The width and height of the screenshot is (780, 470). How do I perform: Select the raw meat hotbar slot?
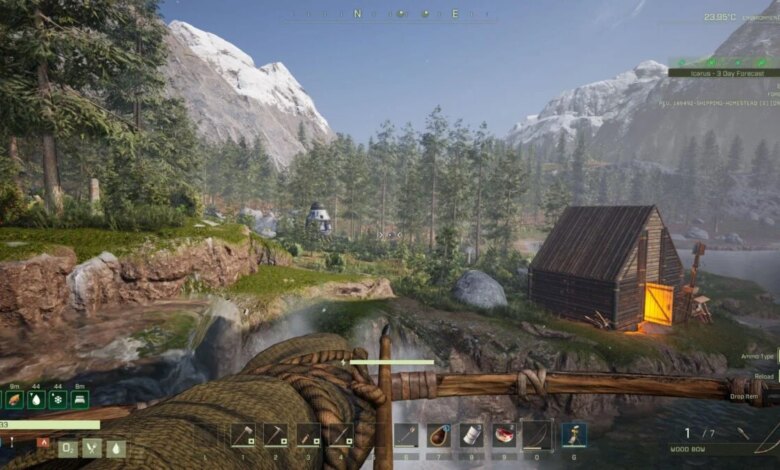tap(505, 435)
